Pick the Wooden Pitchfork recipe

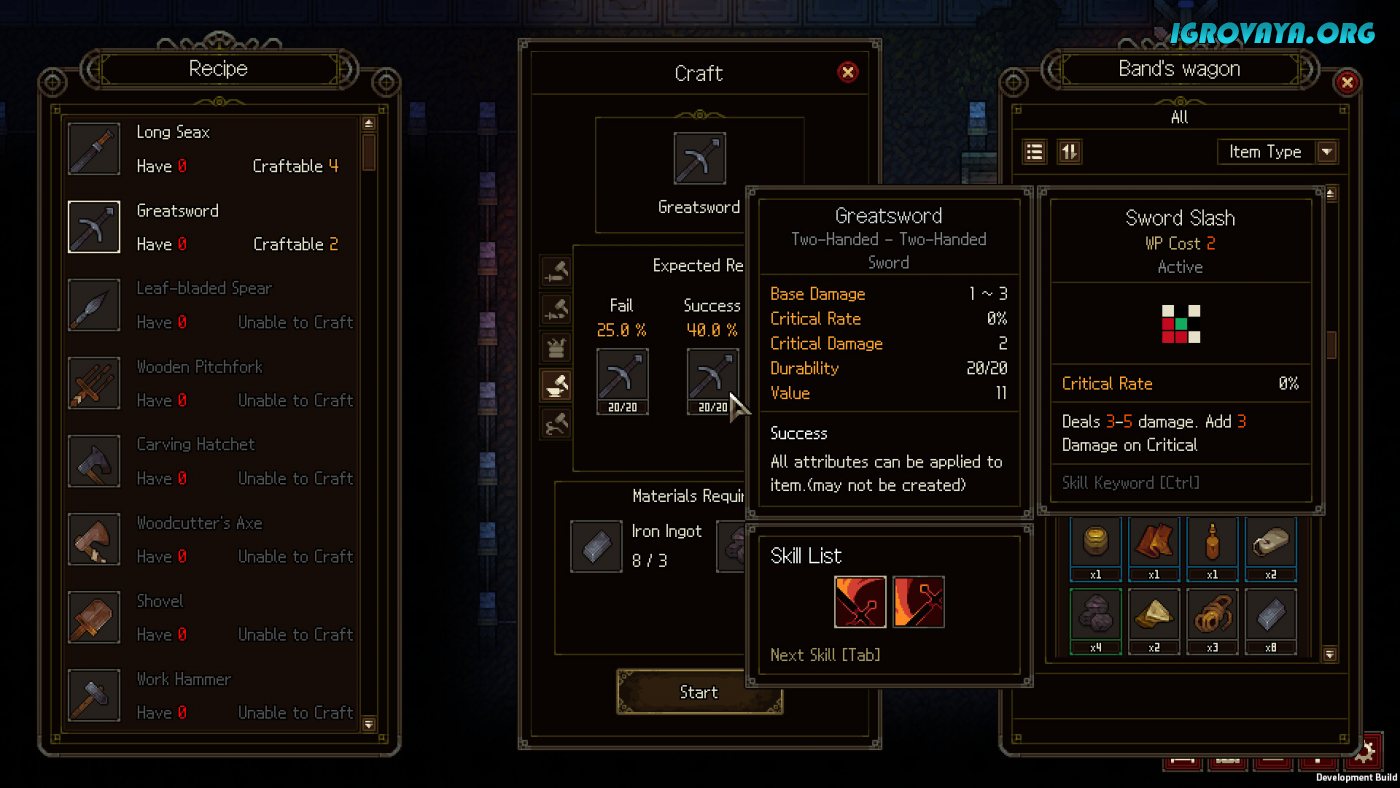[210, 383]
